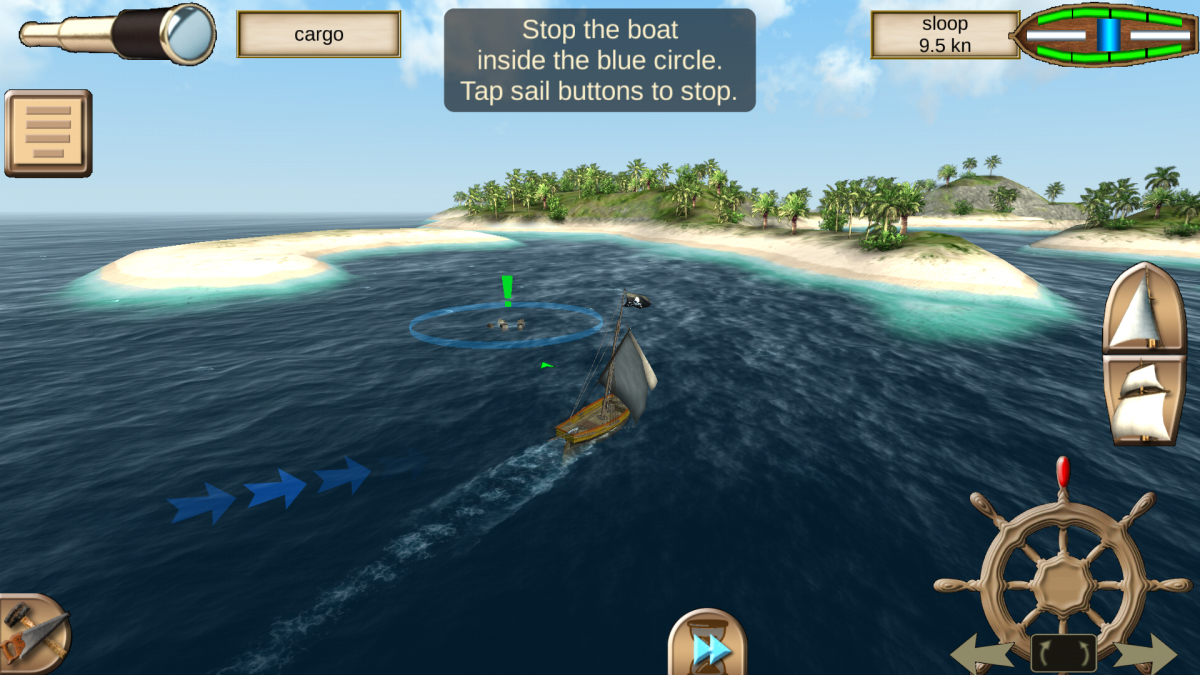This screenshot has width=1200, height=675.
Task: Steer right with the right arrow
Action: [1144, 655]
